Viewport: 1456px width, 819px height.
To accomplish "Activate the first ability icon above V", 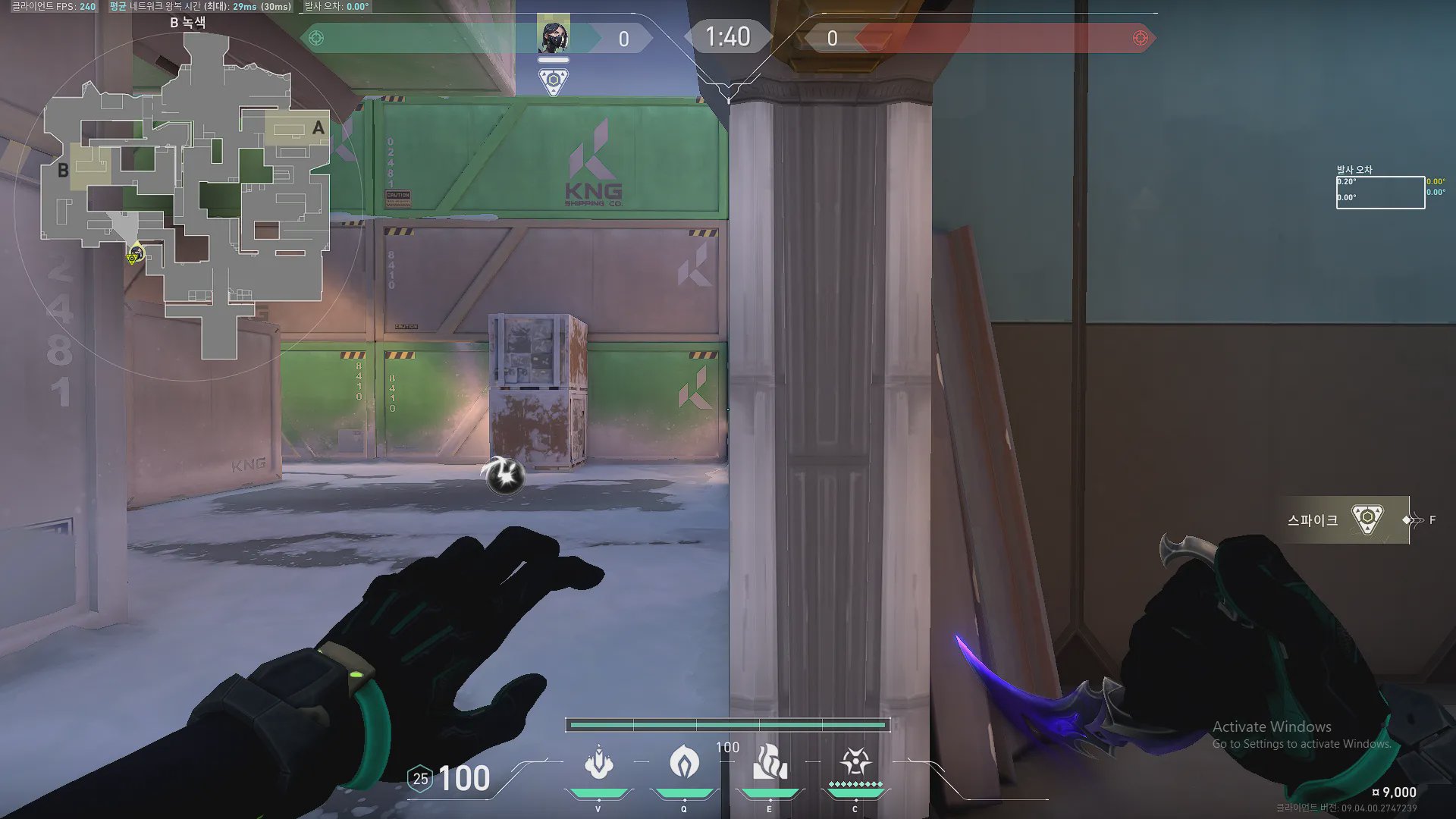I will pos(598,763).
